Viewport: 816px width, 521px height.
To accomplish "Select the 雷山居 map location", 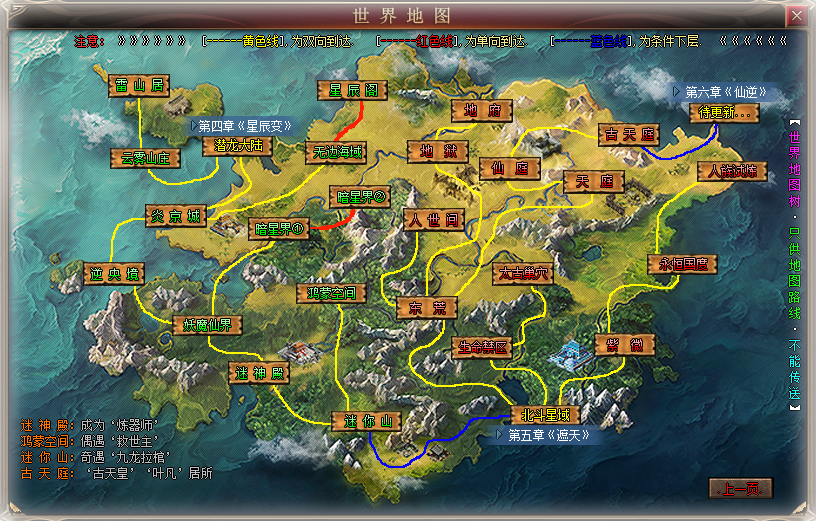I will click(x=140, y=86).
